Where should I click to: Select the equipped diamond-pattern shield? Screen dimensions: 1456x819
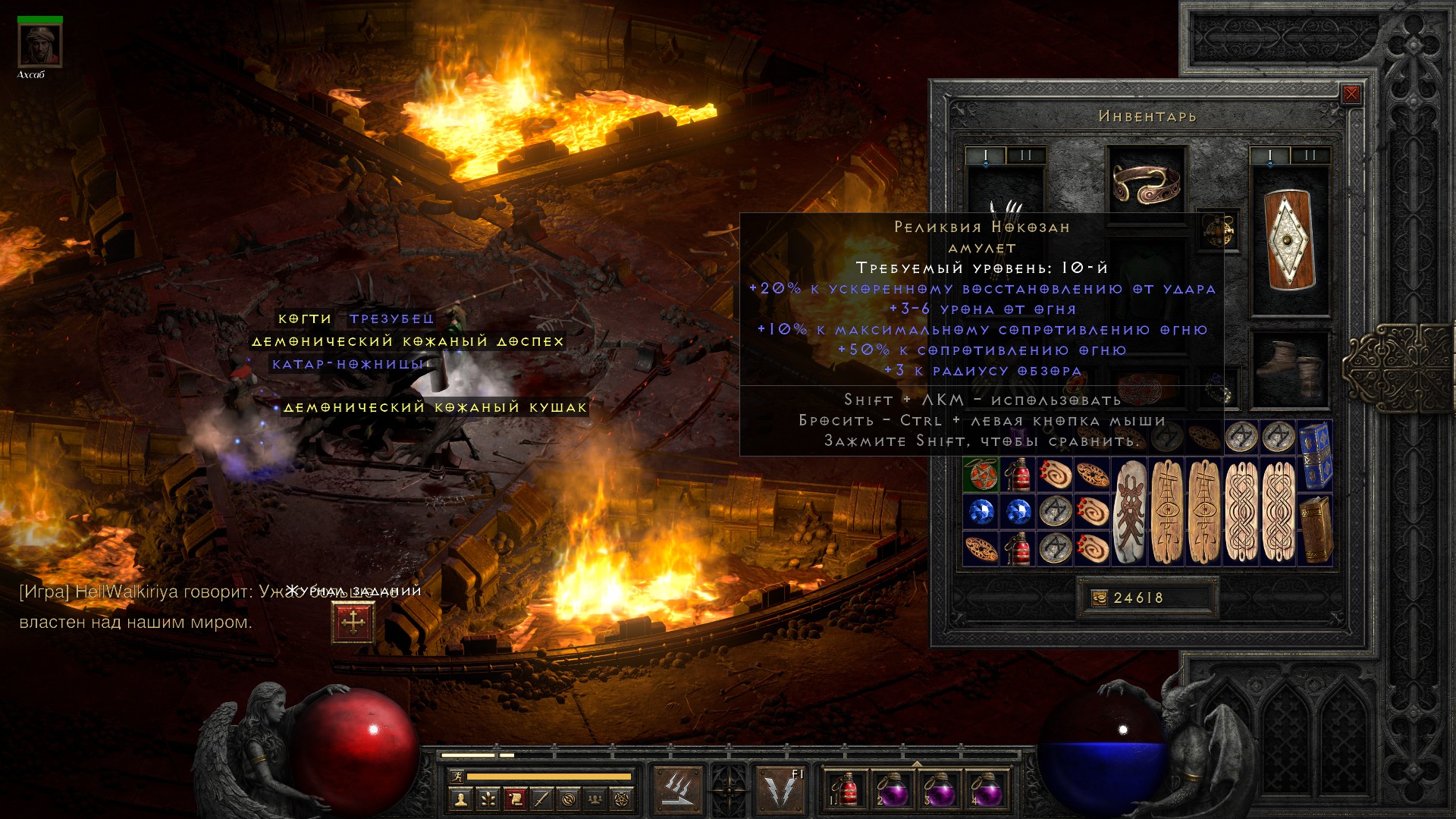(x=1290, y=240)
